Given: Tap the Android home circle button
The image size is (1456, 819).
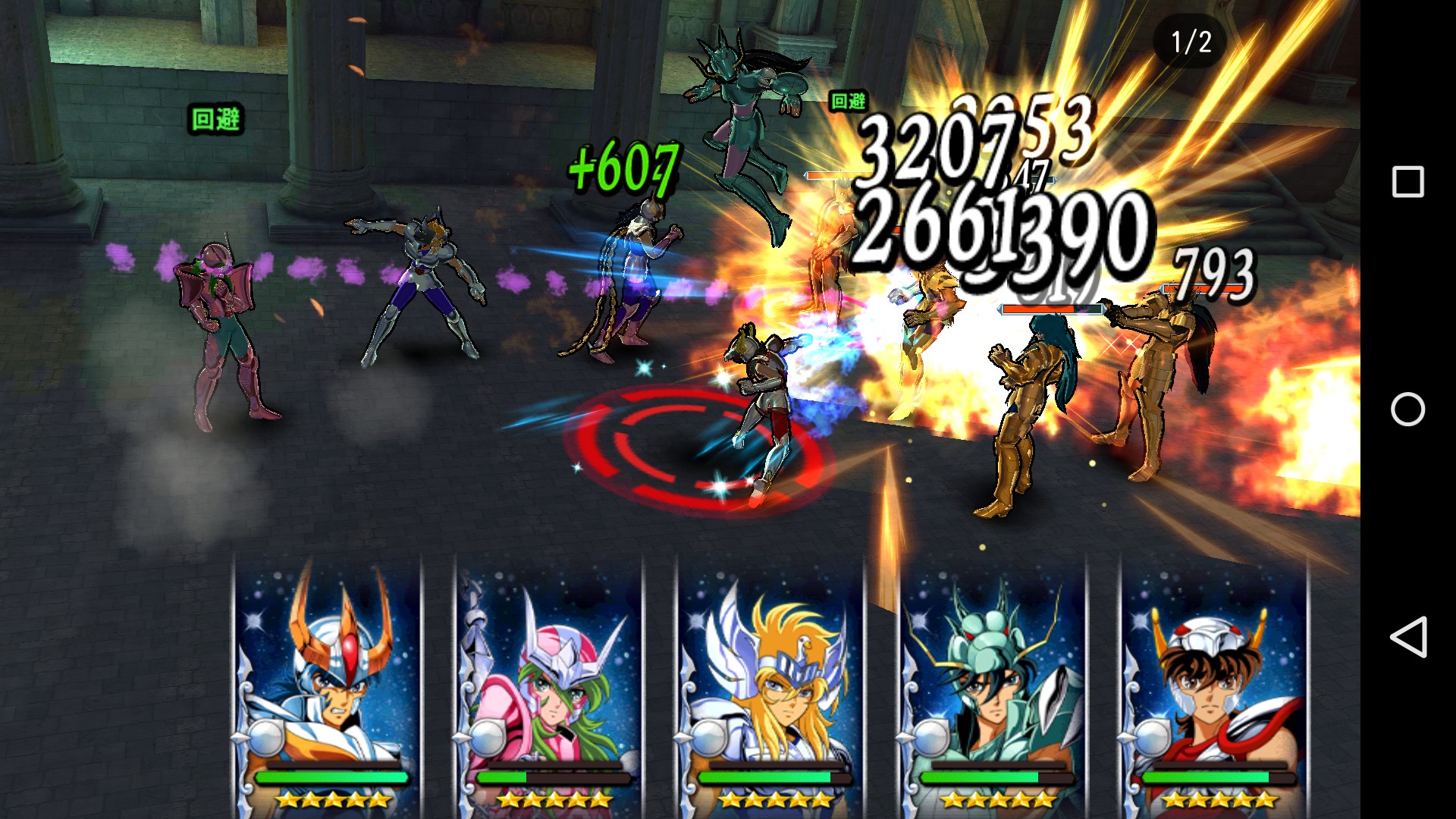Looking at the screenshot, I should click(x=1407, y=409).
